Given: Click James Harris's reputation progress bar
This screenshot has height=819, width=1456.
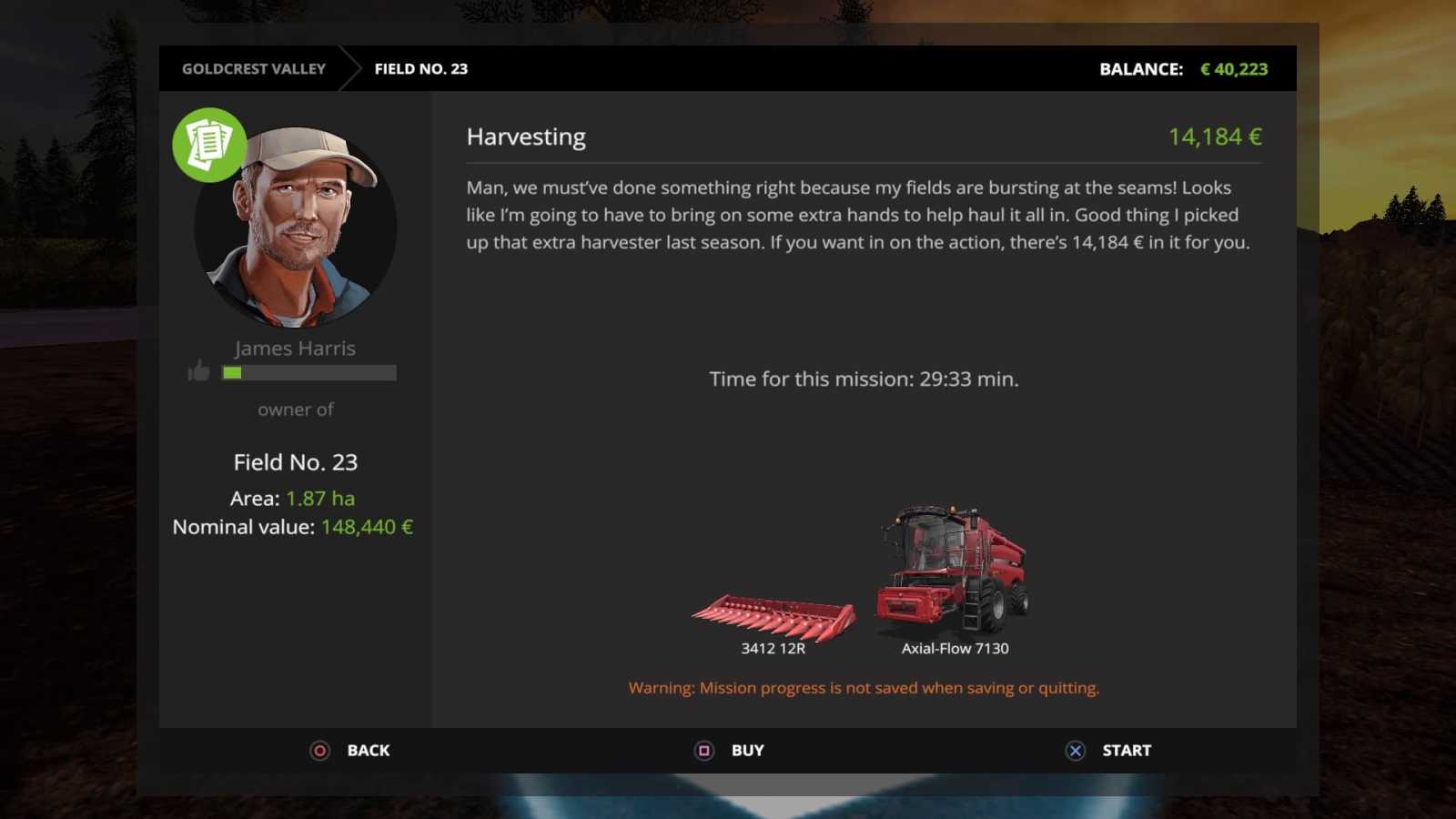Looking at the screenshot, I should (308, 372).
